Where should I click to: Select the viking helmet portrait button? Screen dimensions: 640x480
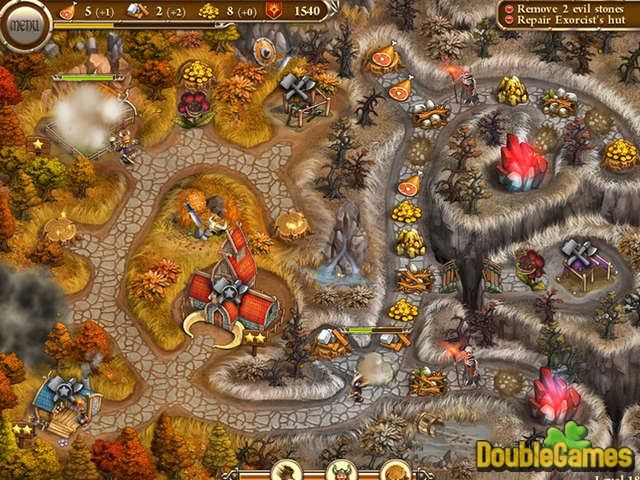pos(342,471)
